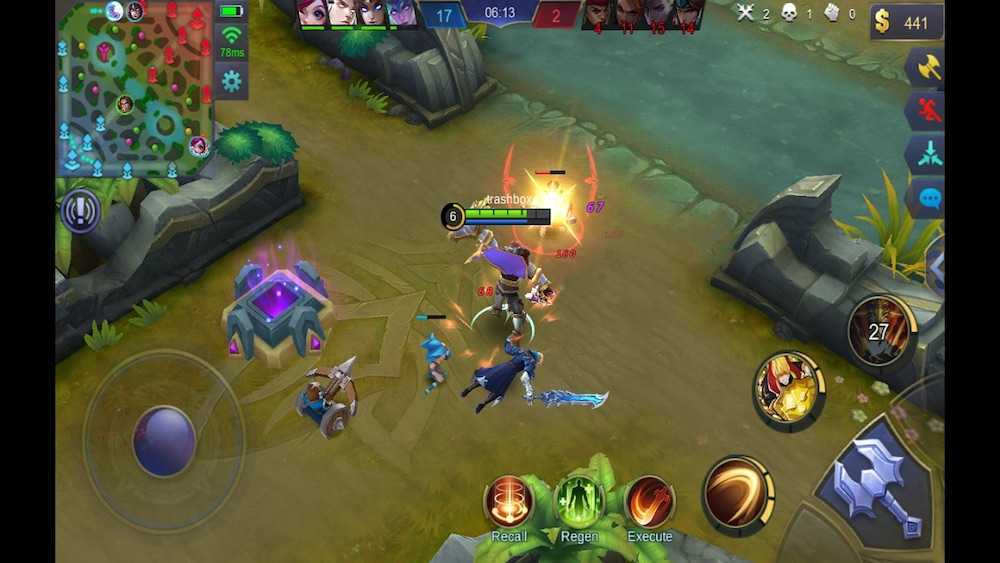The width and height of the screenshot is (1000, 563).
Task: Activate the Regen ability
Action: (x=579, y=500)
